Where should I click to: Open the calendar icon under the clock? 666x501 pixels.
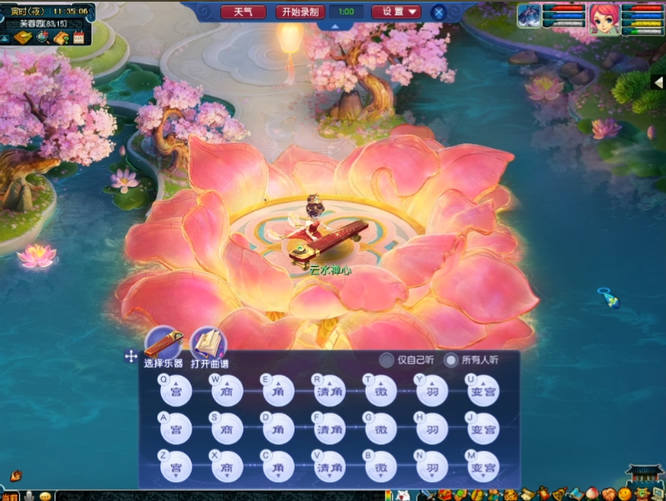pyautogui.click(x=77, y=38)
